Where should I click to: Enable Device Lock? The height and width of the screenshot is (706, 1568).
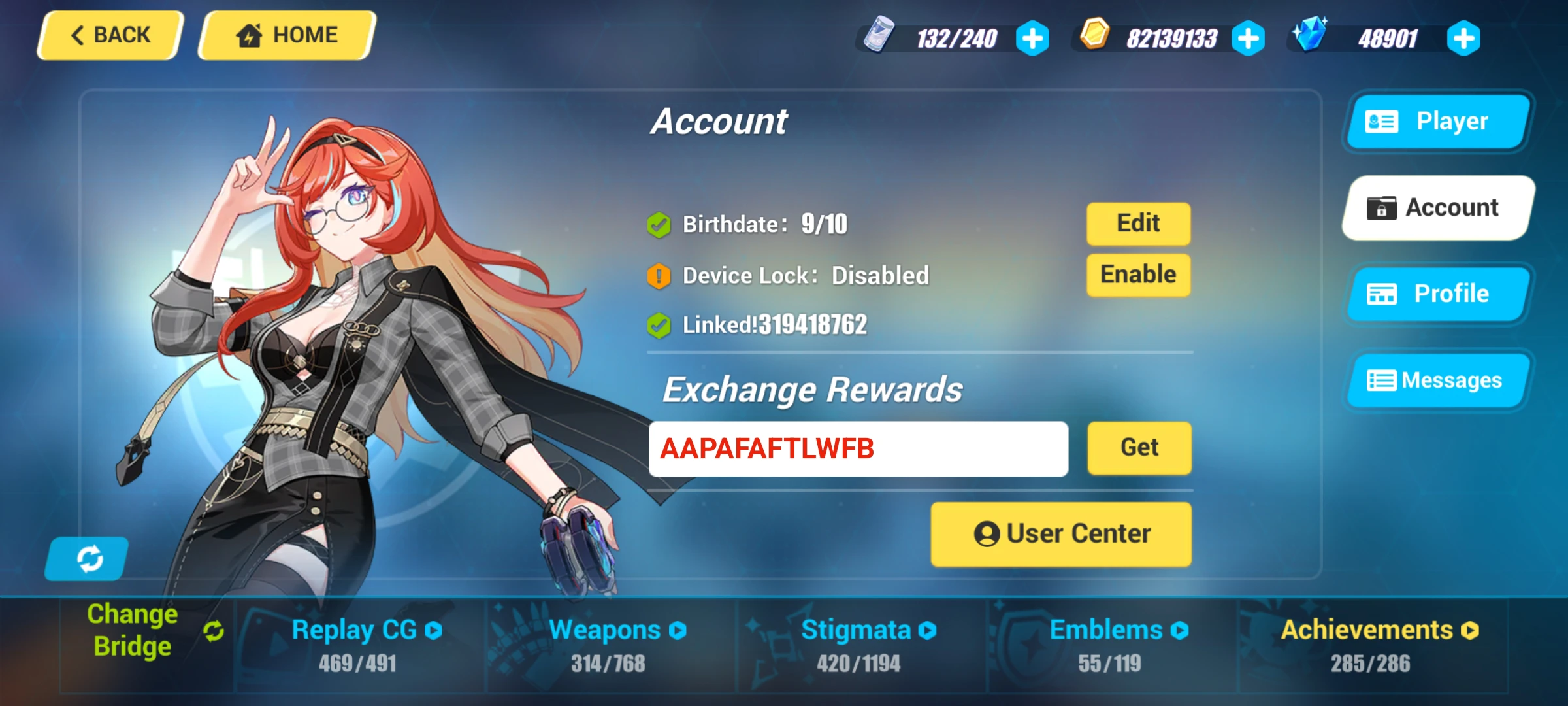(1137, 275)
